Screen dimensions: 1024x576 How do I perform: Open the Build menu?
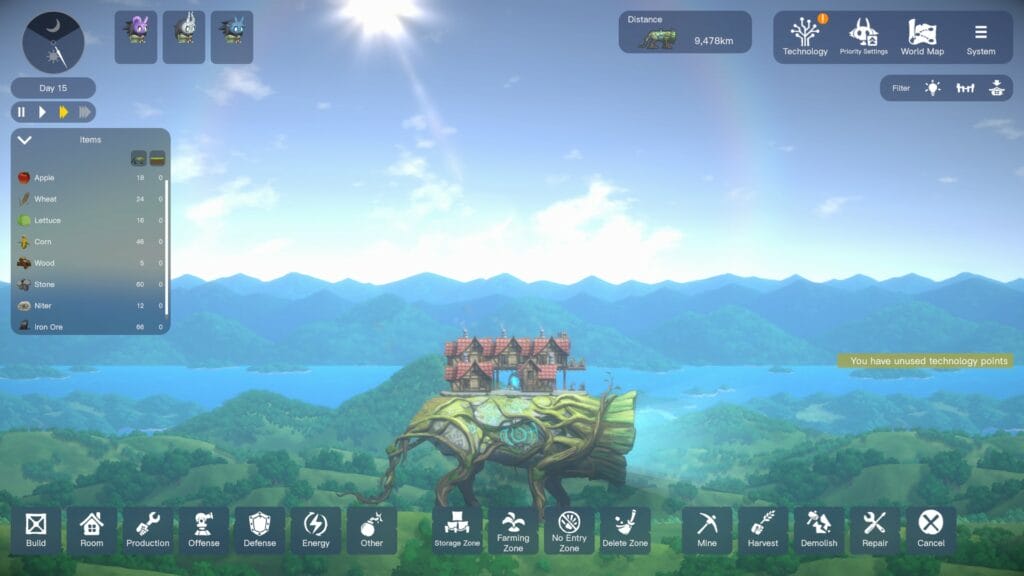click(x=36, y=530)
